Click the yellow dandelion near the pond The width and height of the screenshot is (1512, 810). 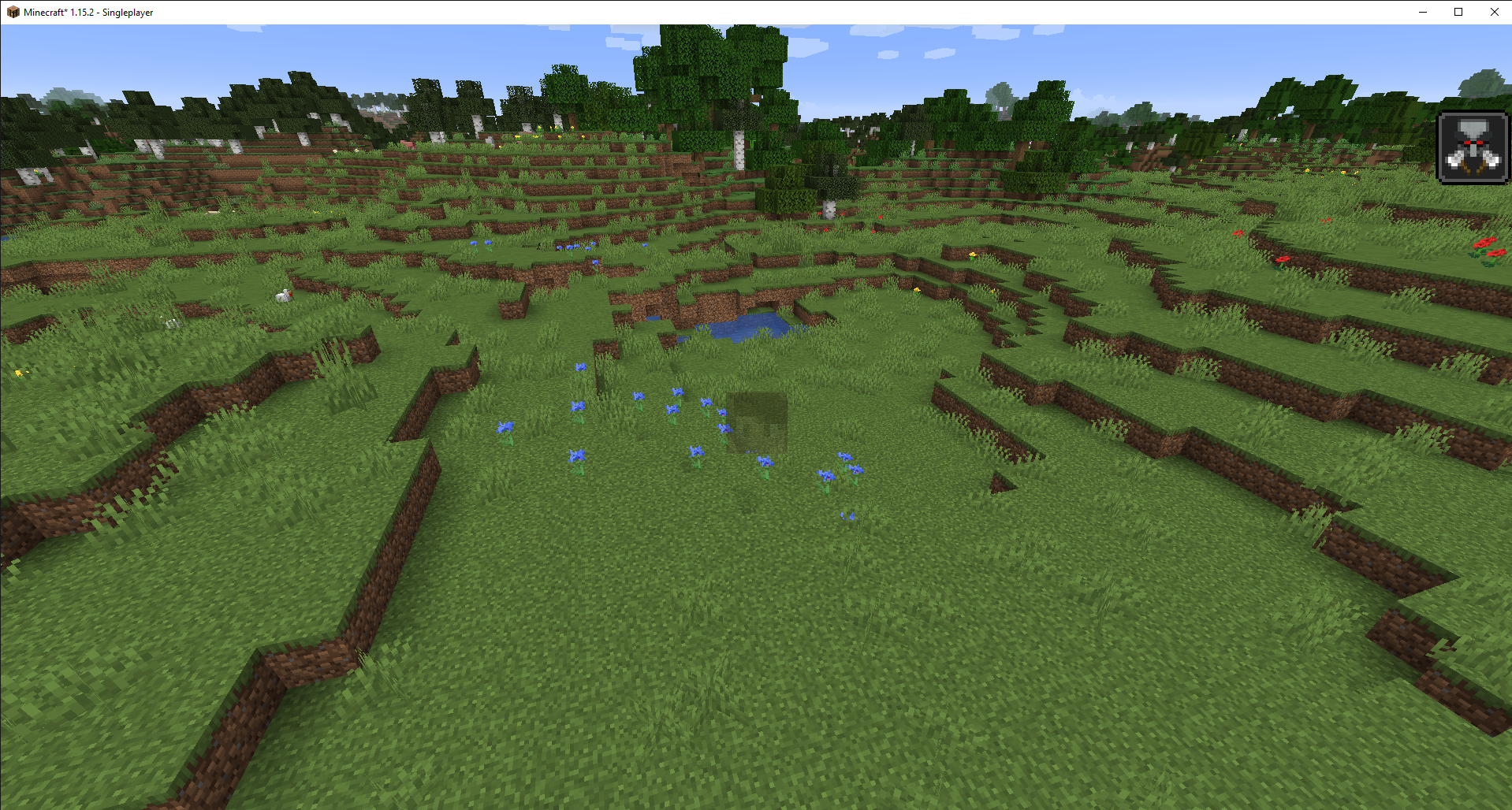click(916, 290)
